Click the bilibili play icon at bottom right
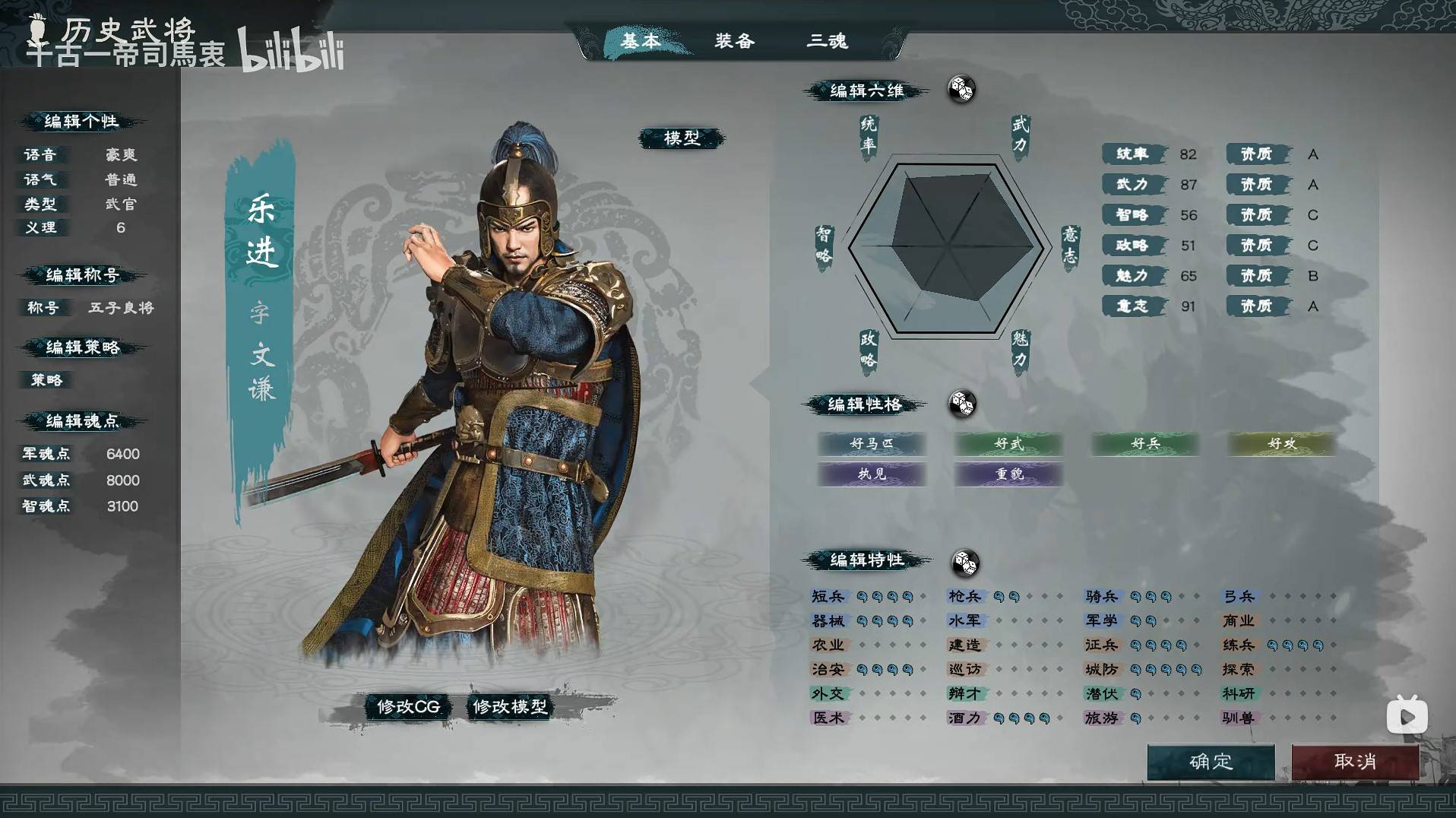Viewport: 1456px width, 818px height. pos(1407,715)
